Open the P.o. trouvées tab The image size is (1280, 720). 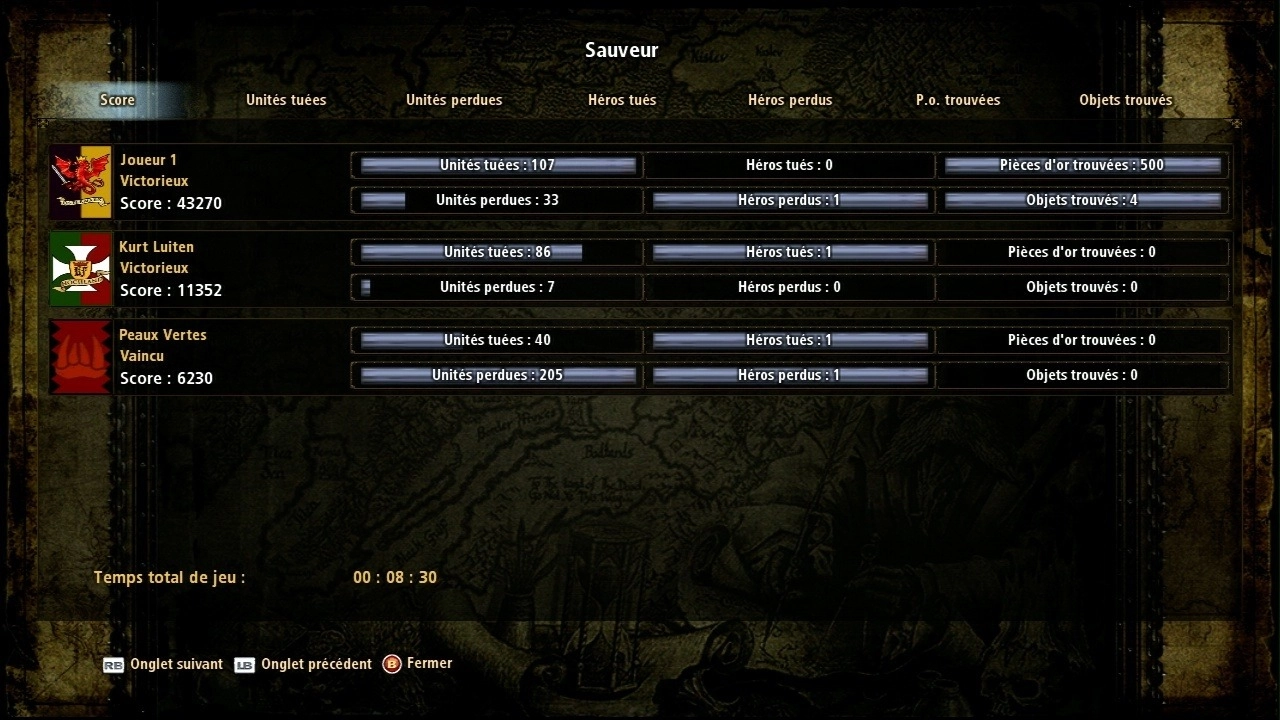tap(958, 100)
